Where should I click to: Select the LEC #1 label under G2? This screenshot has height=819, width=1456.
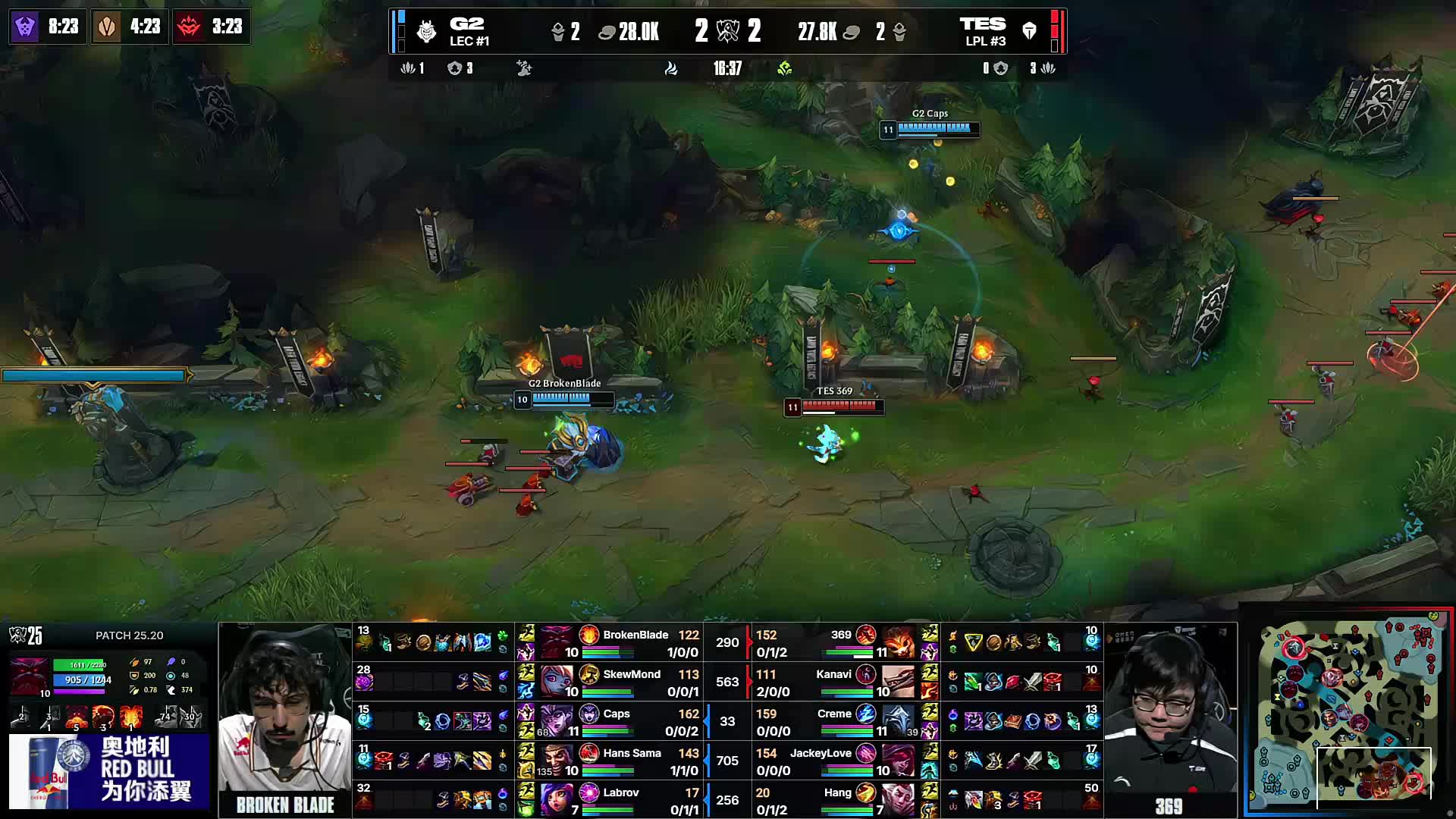[x=469, y=42]
